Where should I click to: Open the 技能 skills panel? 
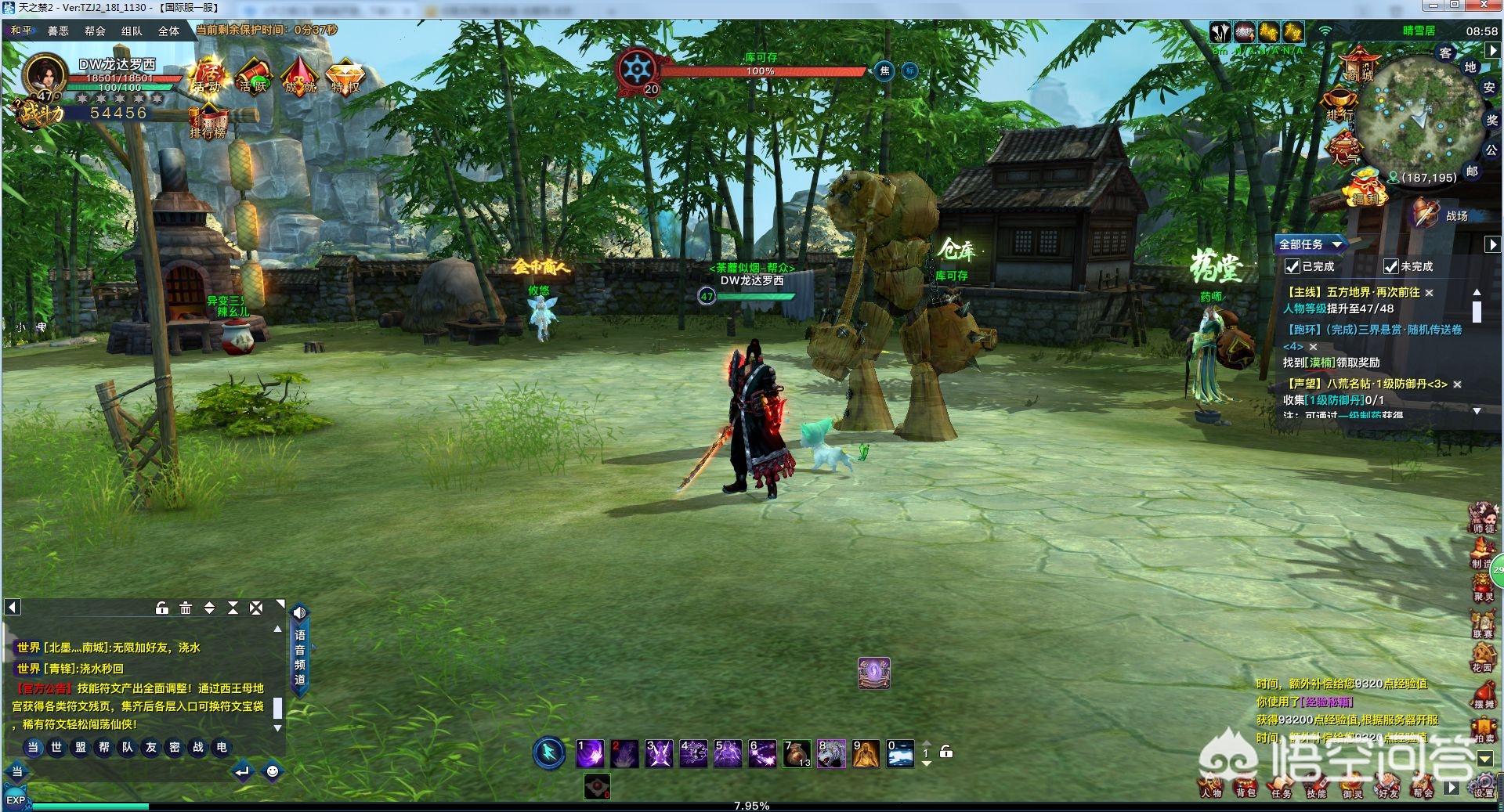coord(1316,787)
